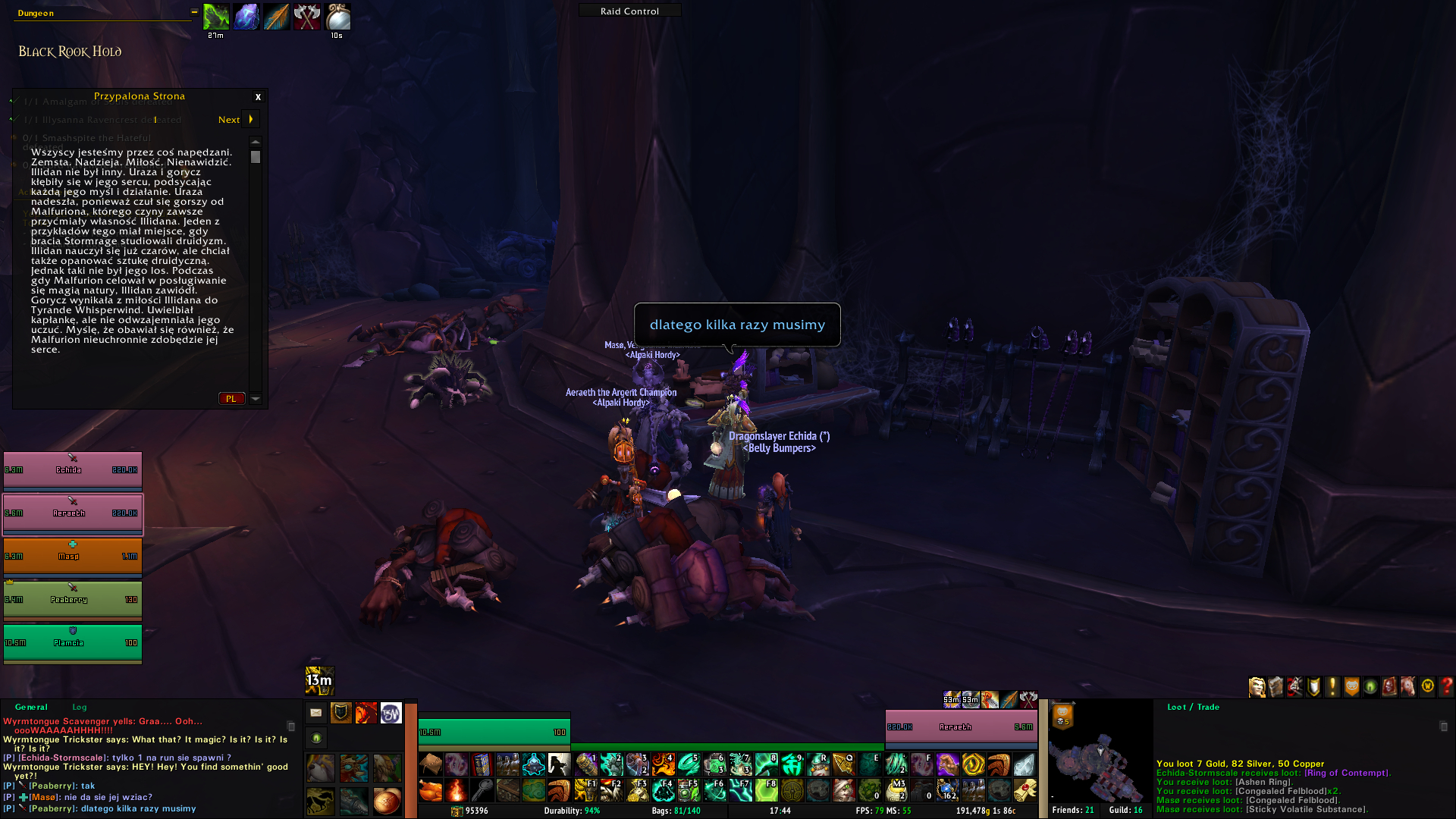Go to the next book page

click(250, 119)
